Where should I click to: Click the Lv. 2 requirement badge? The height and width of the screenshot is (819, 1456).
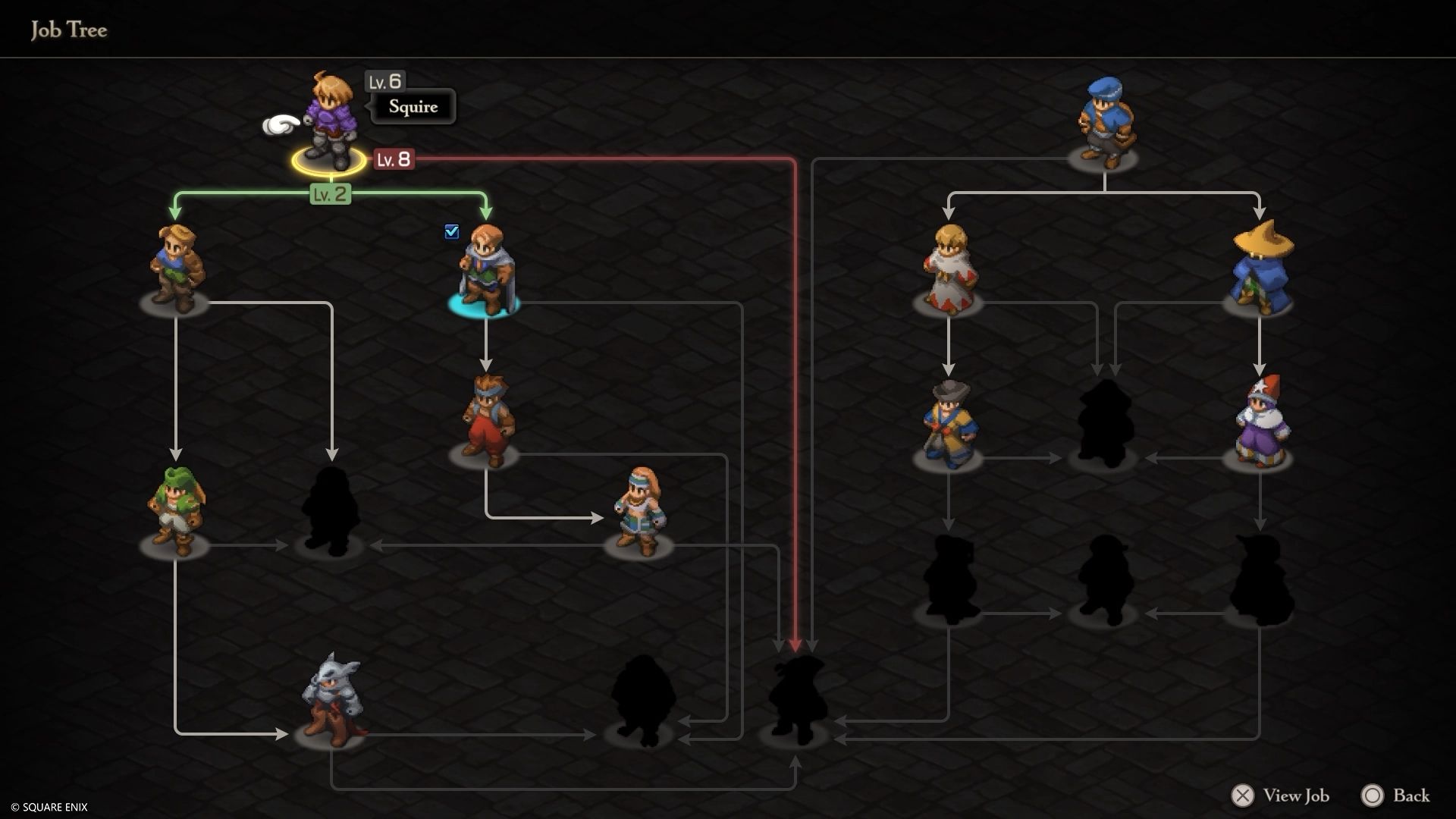tap(330, 193)
